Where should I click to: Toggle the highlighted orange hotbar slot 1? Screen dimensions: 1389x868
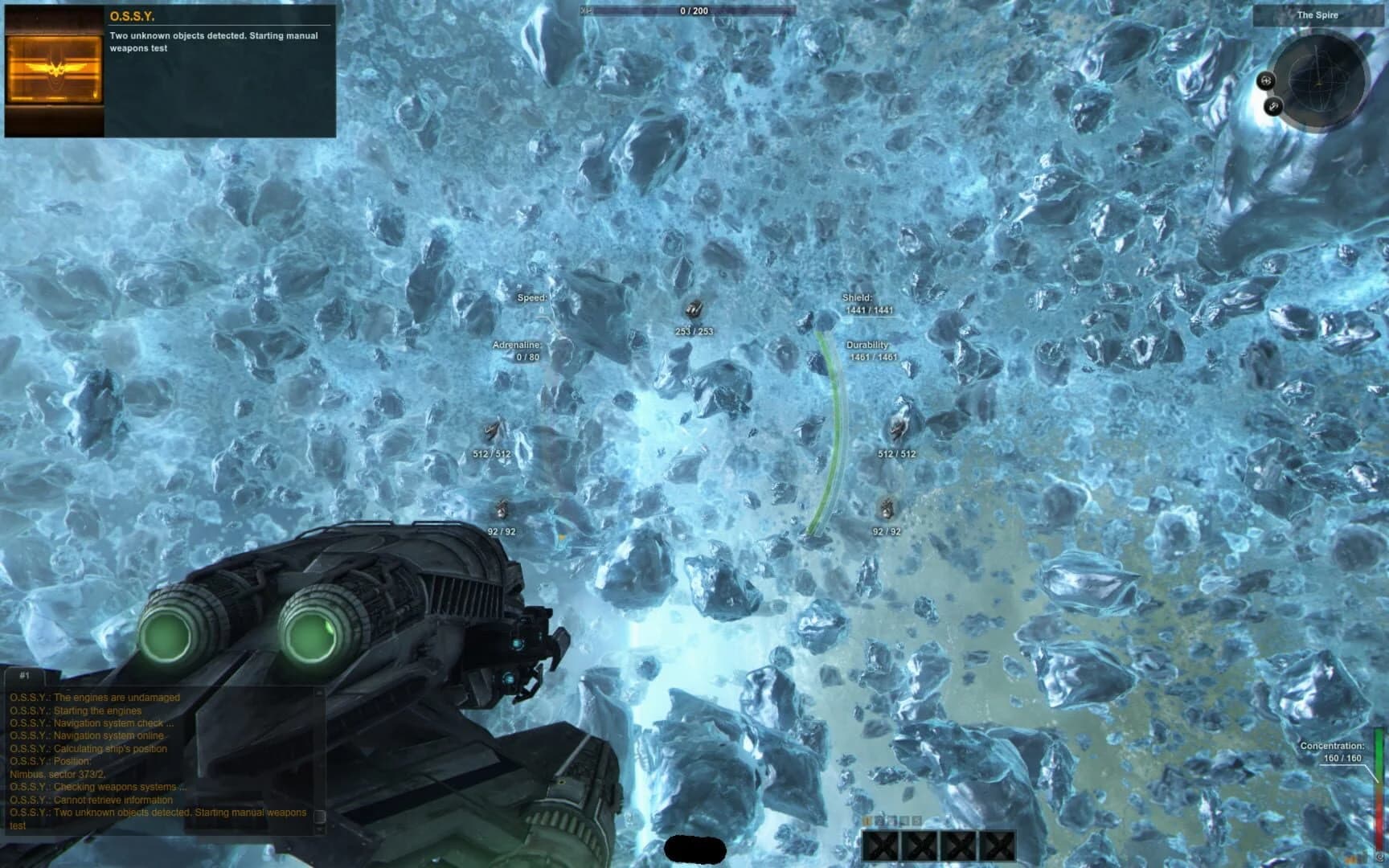[867, 820]
